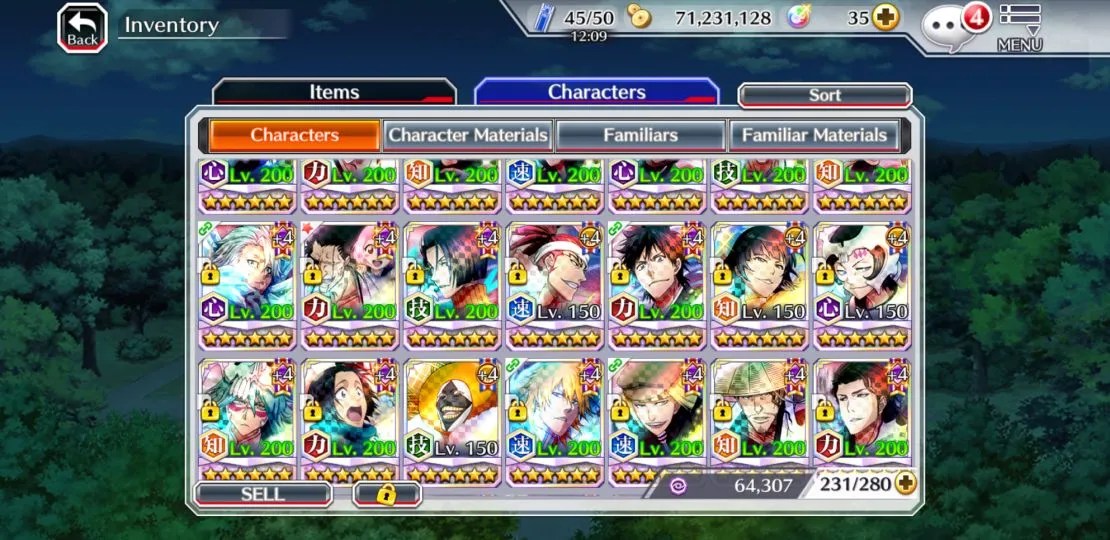The image size is (1110, 540).
Task: Switch to Character Materials sub-tab
Action: point(468,135)
